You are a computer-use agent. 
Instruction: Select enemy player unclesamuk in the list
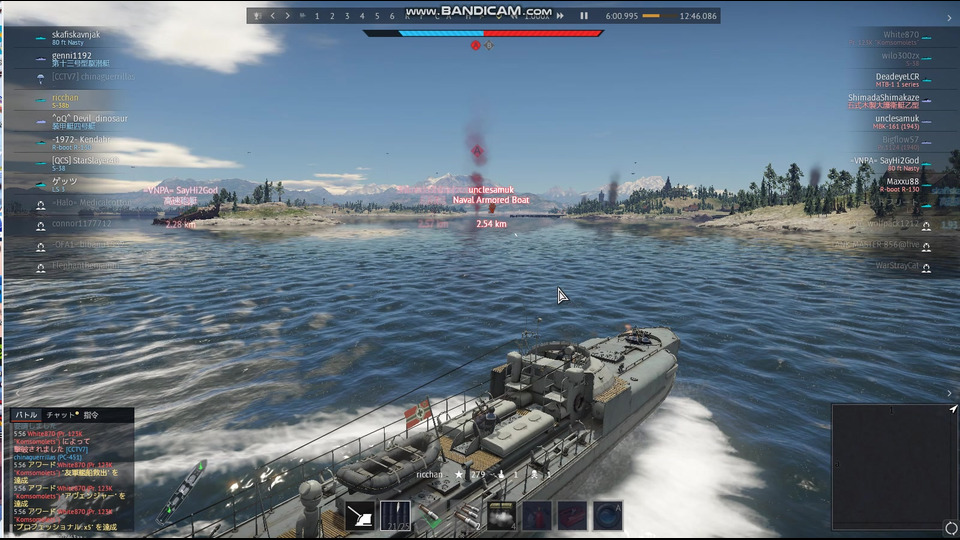[896, 119]
